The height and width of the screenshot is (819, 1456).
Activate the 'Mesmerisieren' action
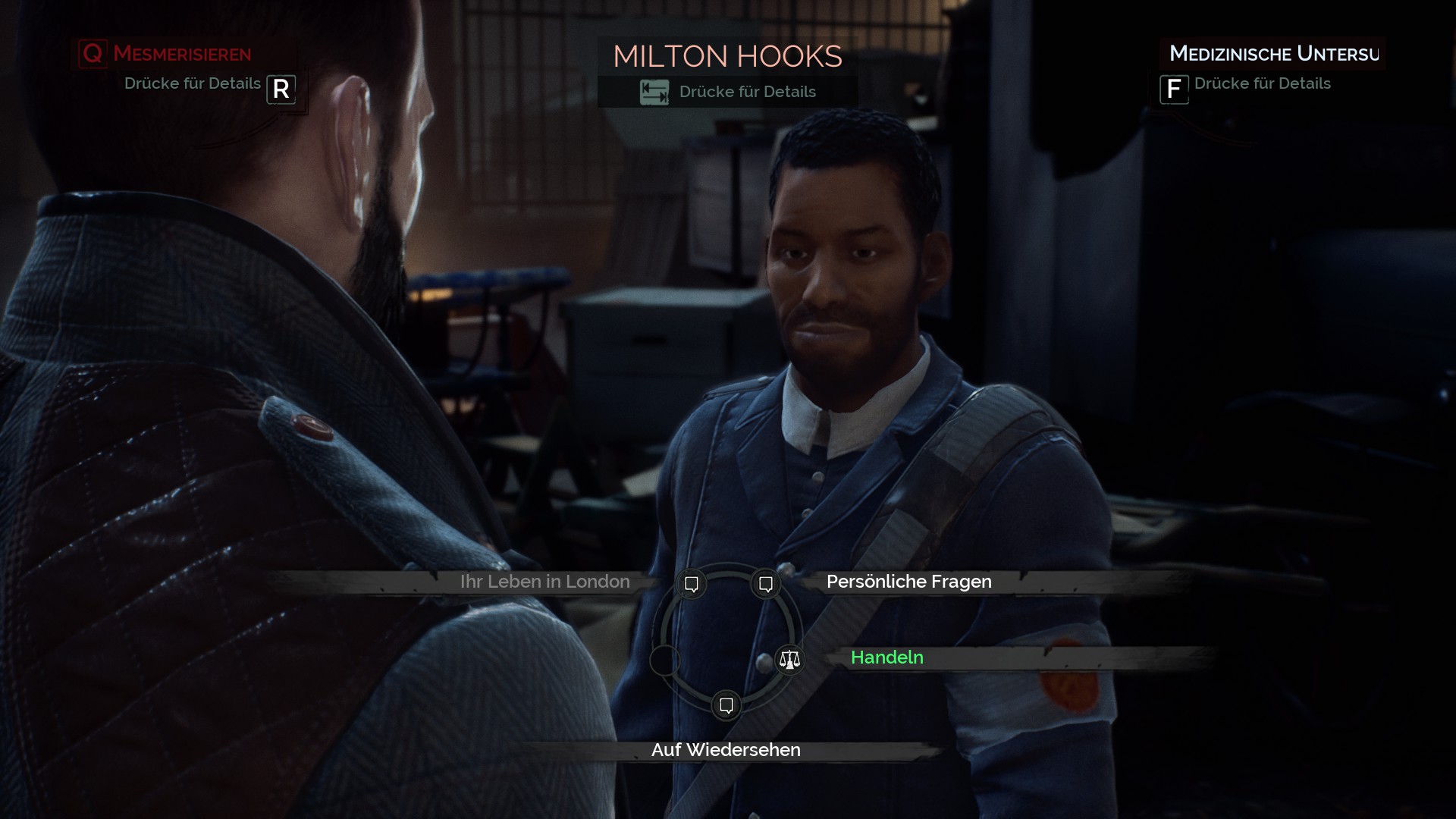181,54
